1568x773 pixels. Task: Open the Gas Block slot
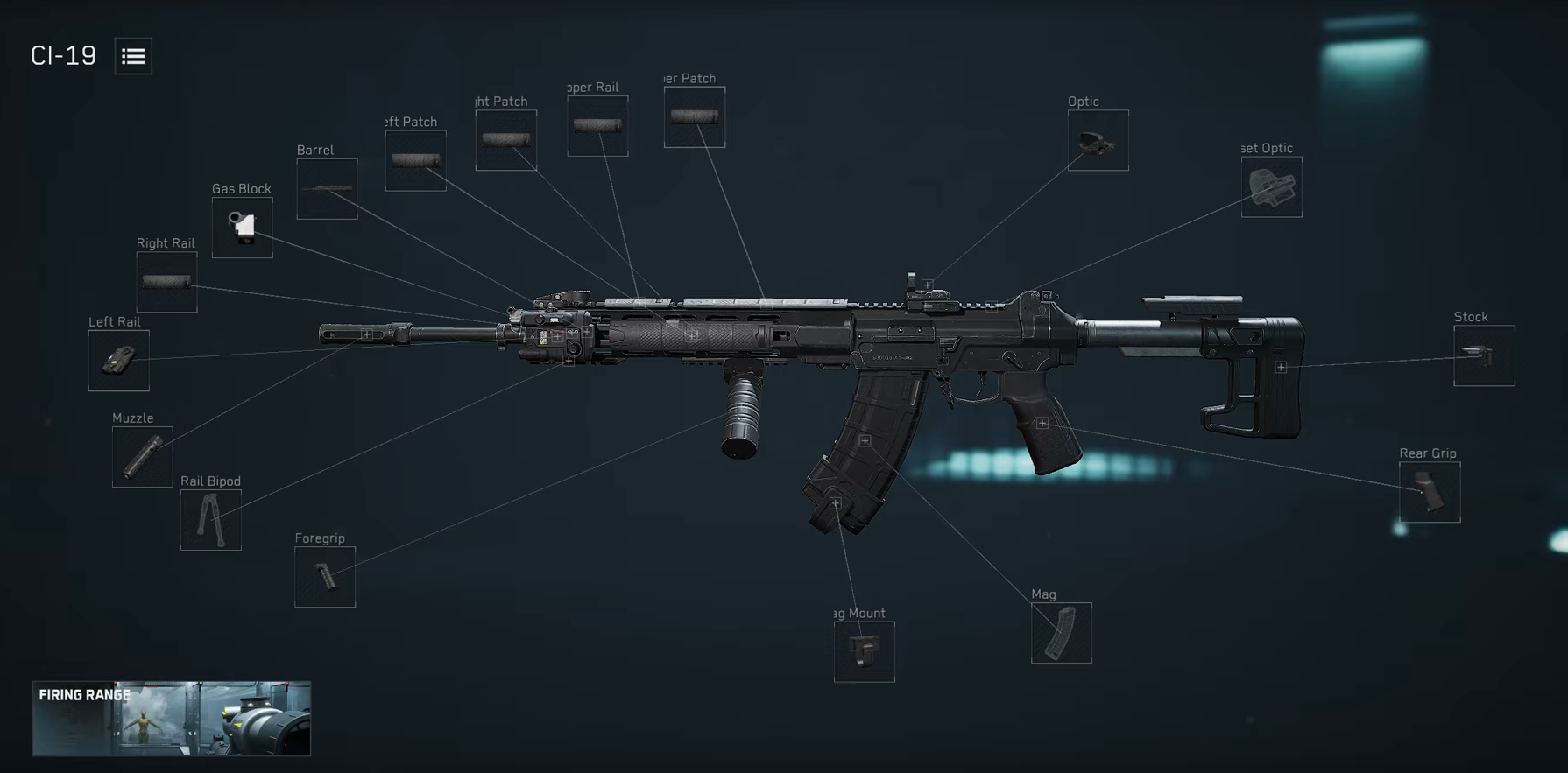pos(242,229)
